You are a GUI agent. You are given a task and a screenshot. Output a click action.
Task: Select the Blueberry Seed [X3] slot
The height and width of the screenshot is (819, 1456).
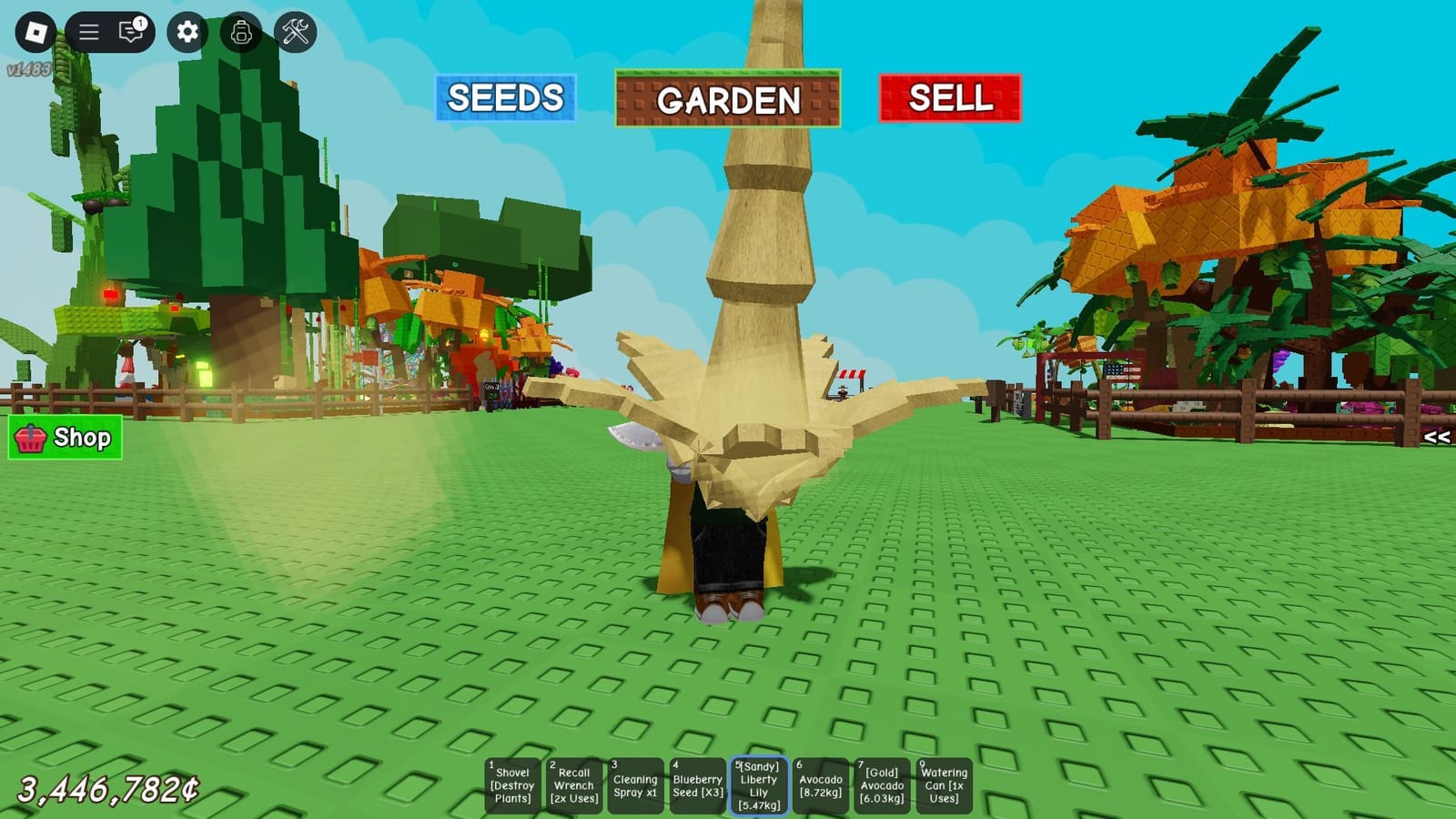tap(696, 784)
